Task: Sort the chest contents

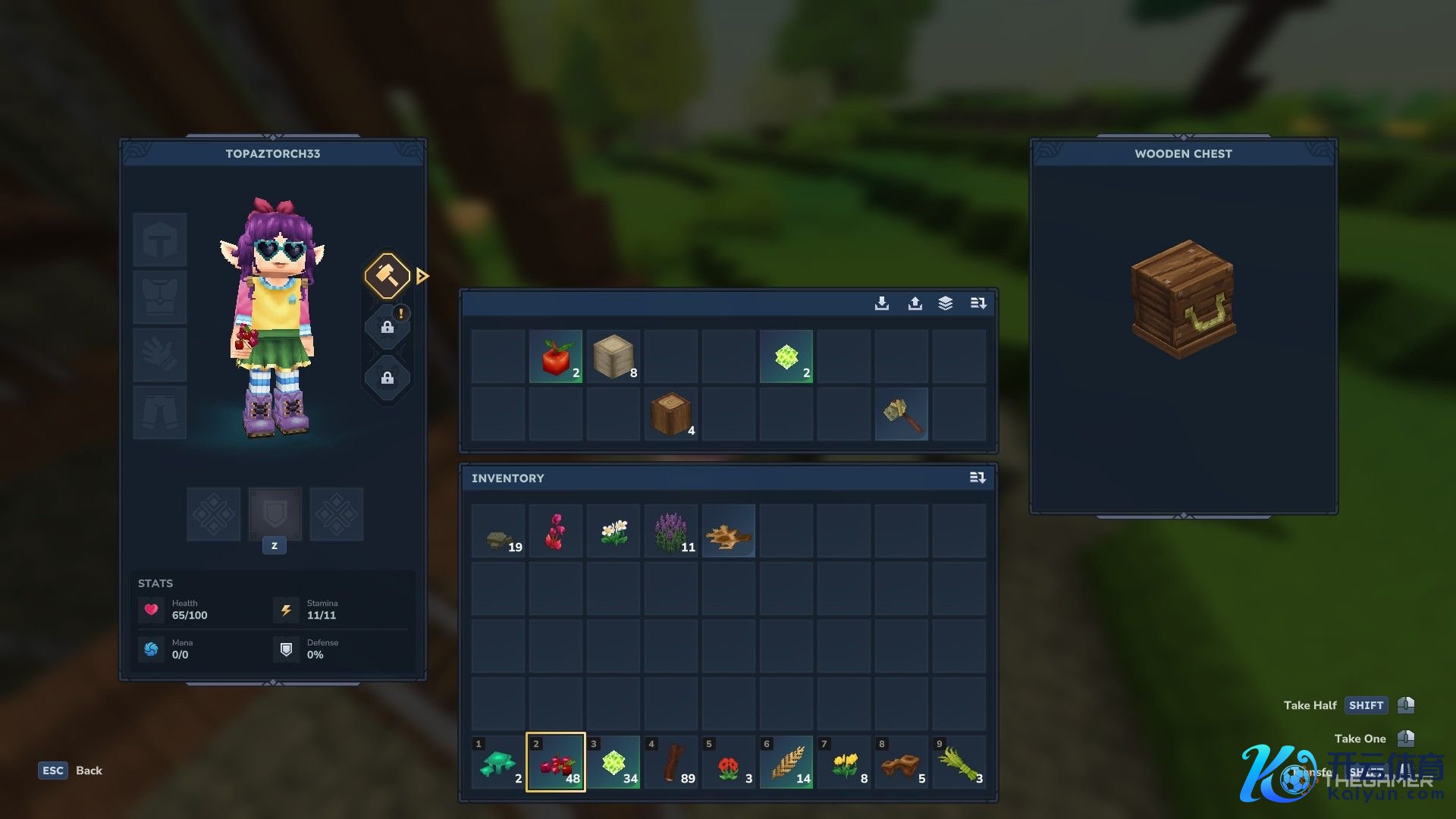Action: [978, 303]
